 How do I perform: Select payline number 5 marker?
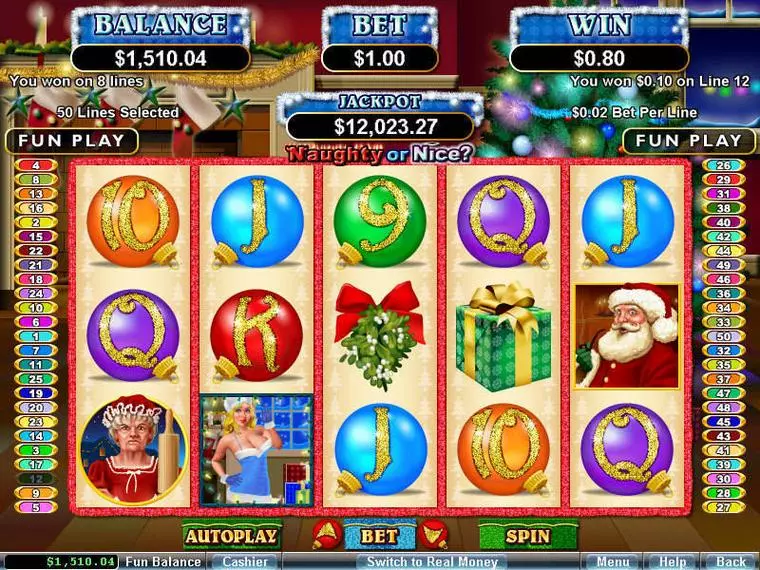[36, 508]
